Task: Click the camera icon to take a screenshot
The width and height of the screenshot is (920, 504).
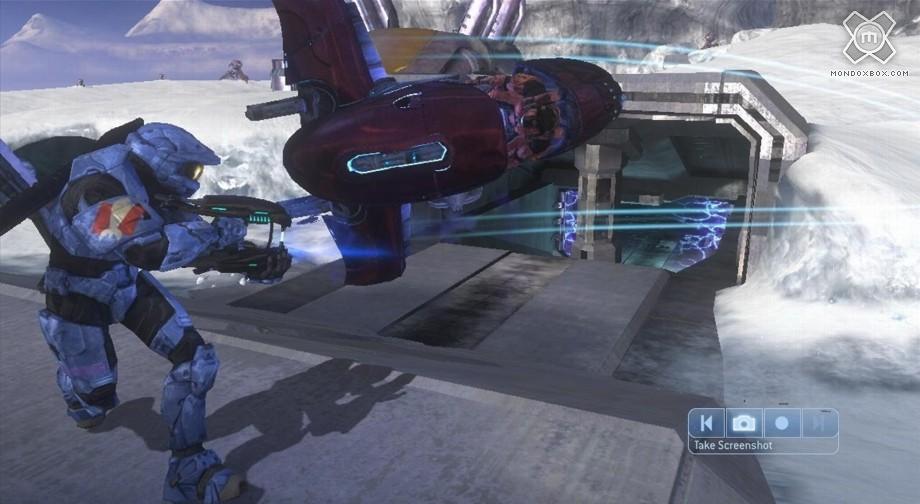Action: tap(743, 423)
